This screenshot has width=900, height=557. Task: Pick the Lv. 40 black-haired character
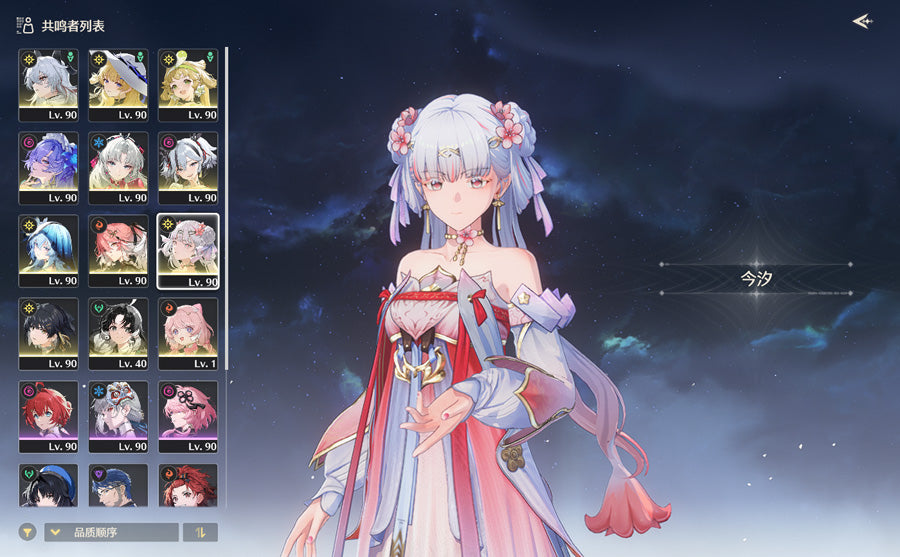click(x=118, y=327)
